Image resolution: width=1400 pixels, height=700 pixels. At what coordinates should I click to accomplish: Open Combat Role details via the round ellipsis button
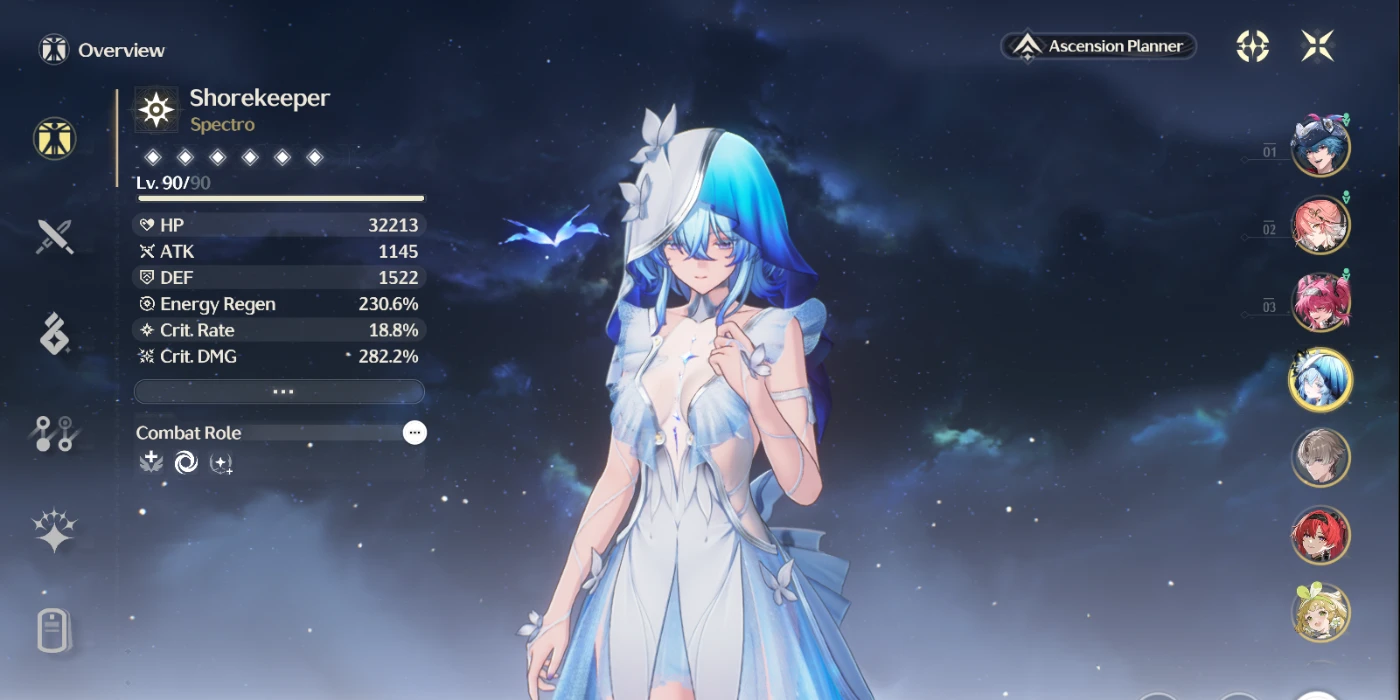pos(414,432)
